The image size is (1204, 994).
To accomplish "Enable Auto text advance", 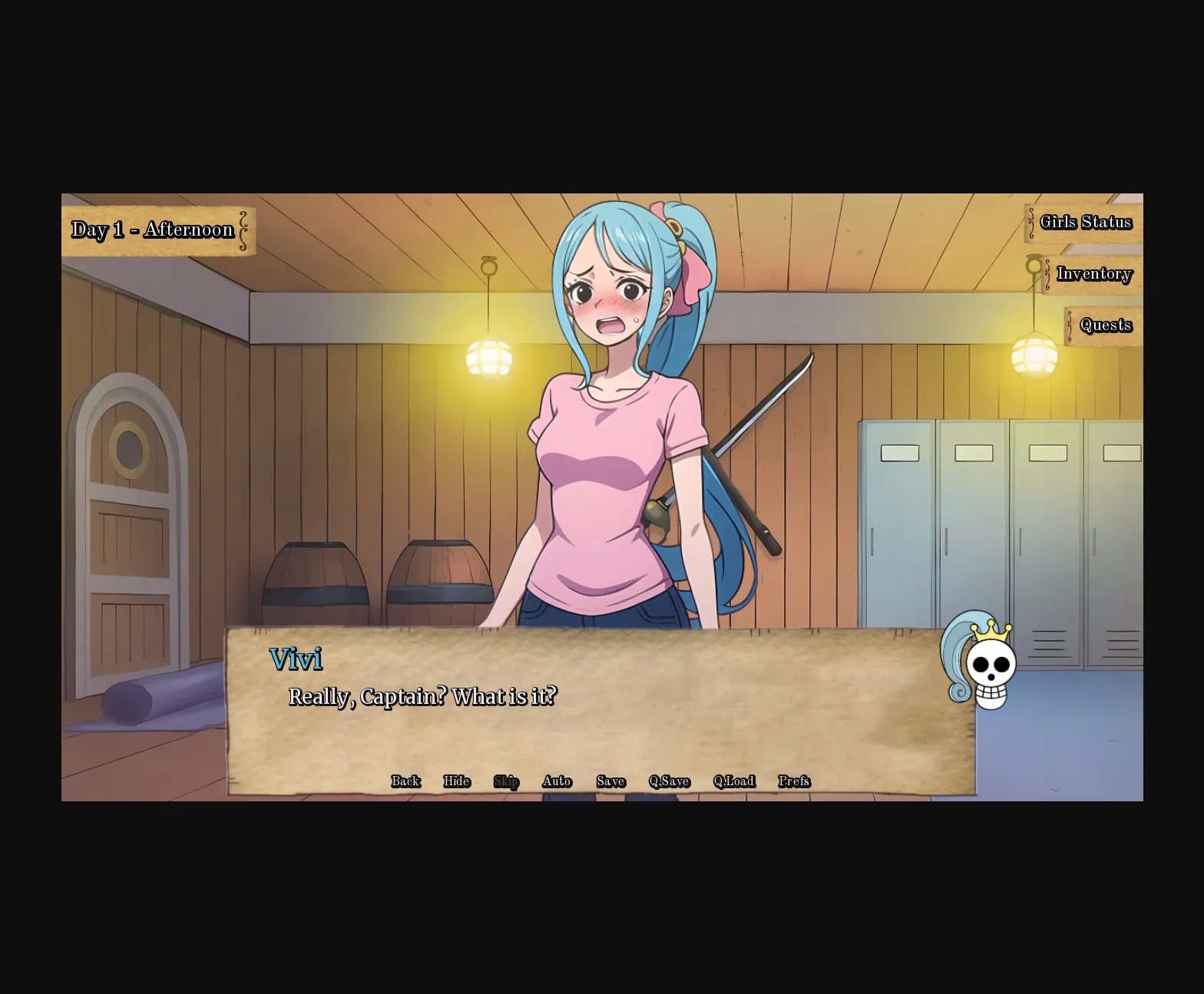I will tap(557, 781).
